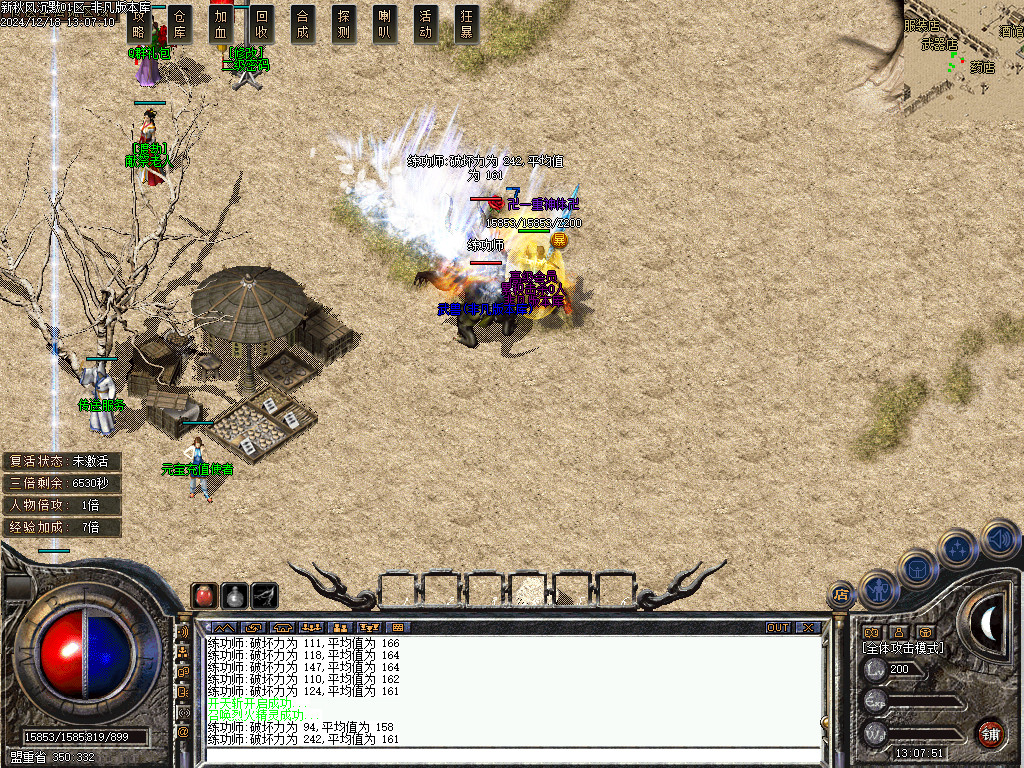The width and height of the screenshot is (1024, 768).
Task: Use the red health potion quick slot
Action: tap(204, 596)
